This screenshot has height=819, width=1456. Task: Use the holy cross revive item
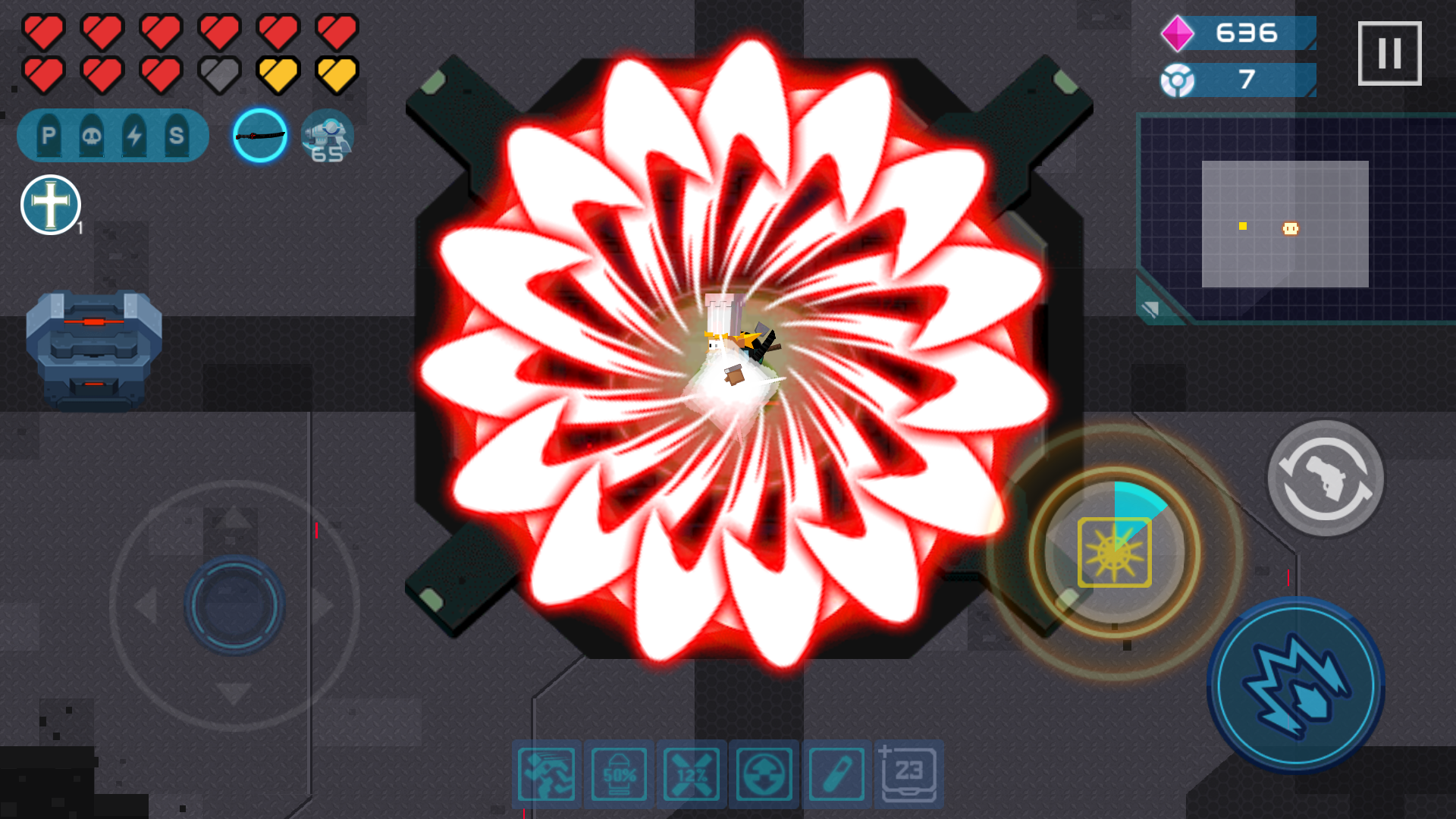(50, 205)
